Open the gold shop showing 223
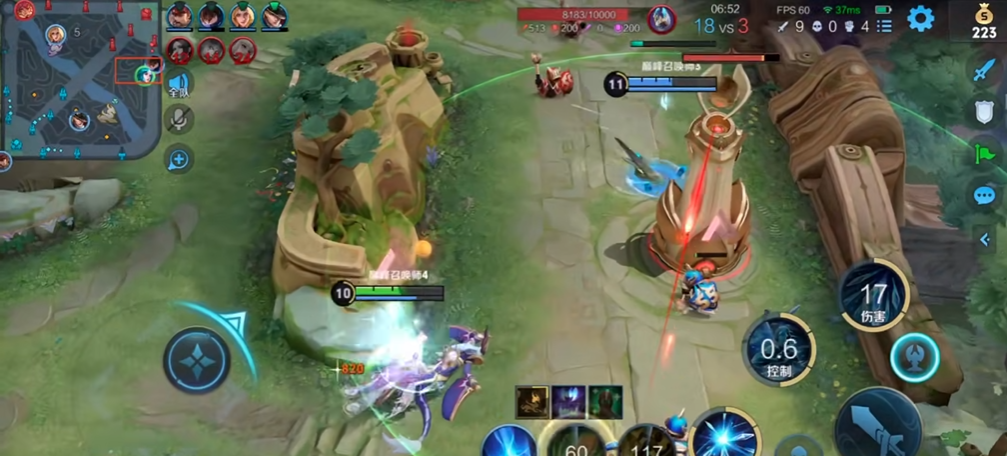 (x=984, y=22)
